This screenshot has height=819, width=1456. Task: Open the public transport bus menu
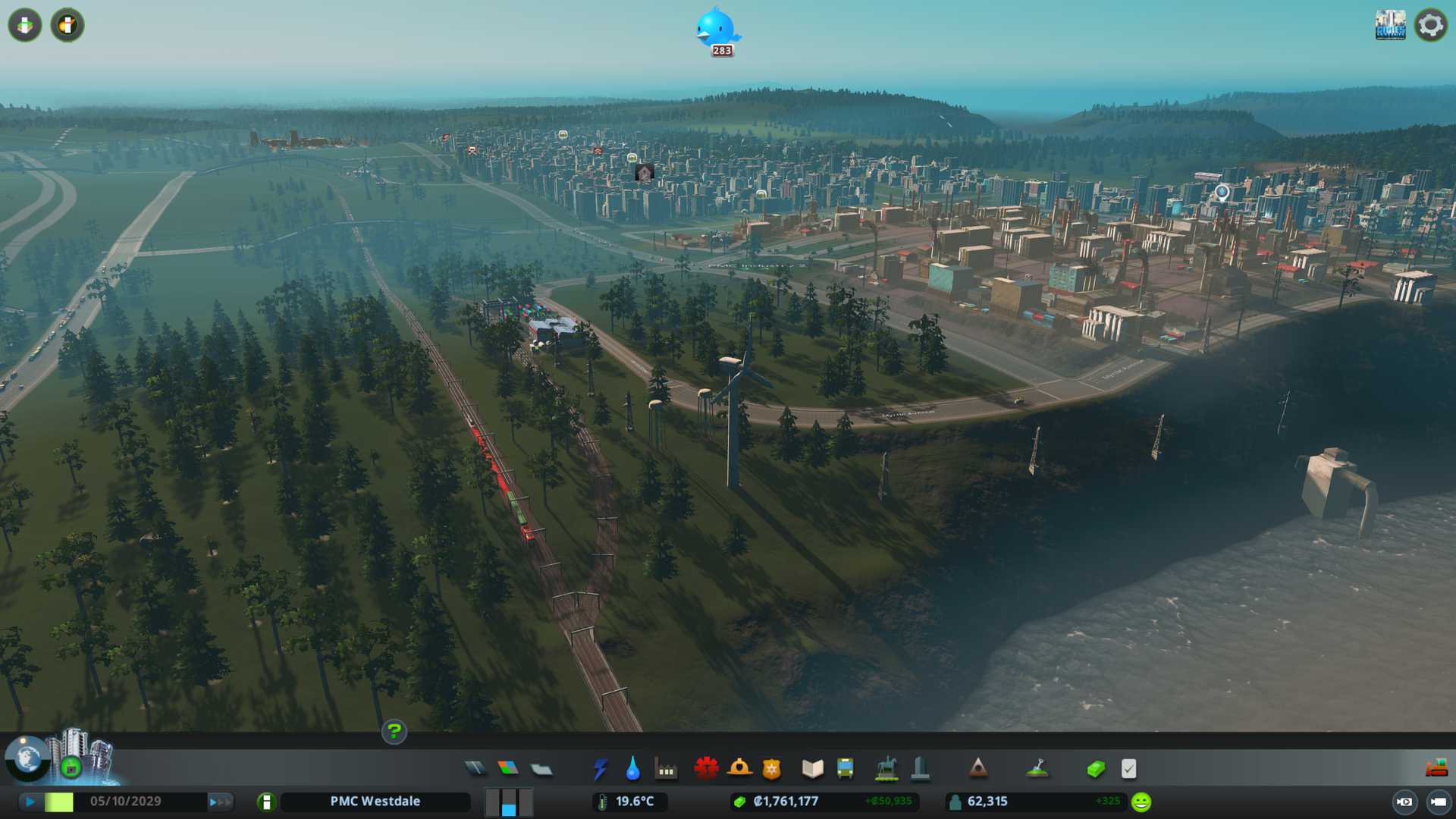click(x=846, y=769)
